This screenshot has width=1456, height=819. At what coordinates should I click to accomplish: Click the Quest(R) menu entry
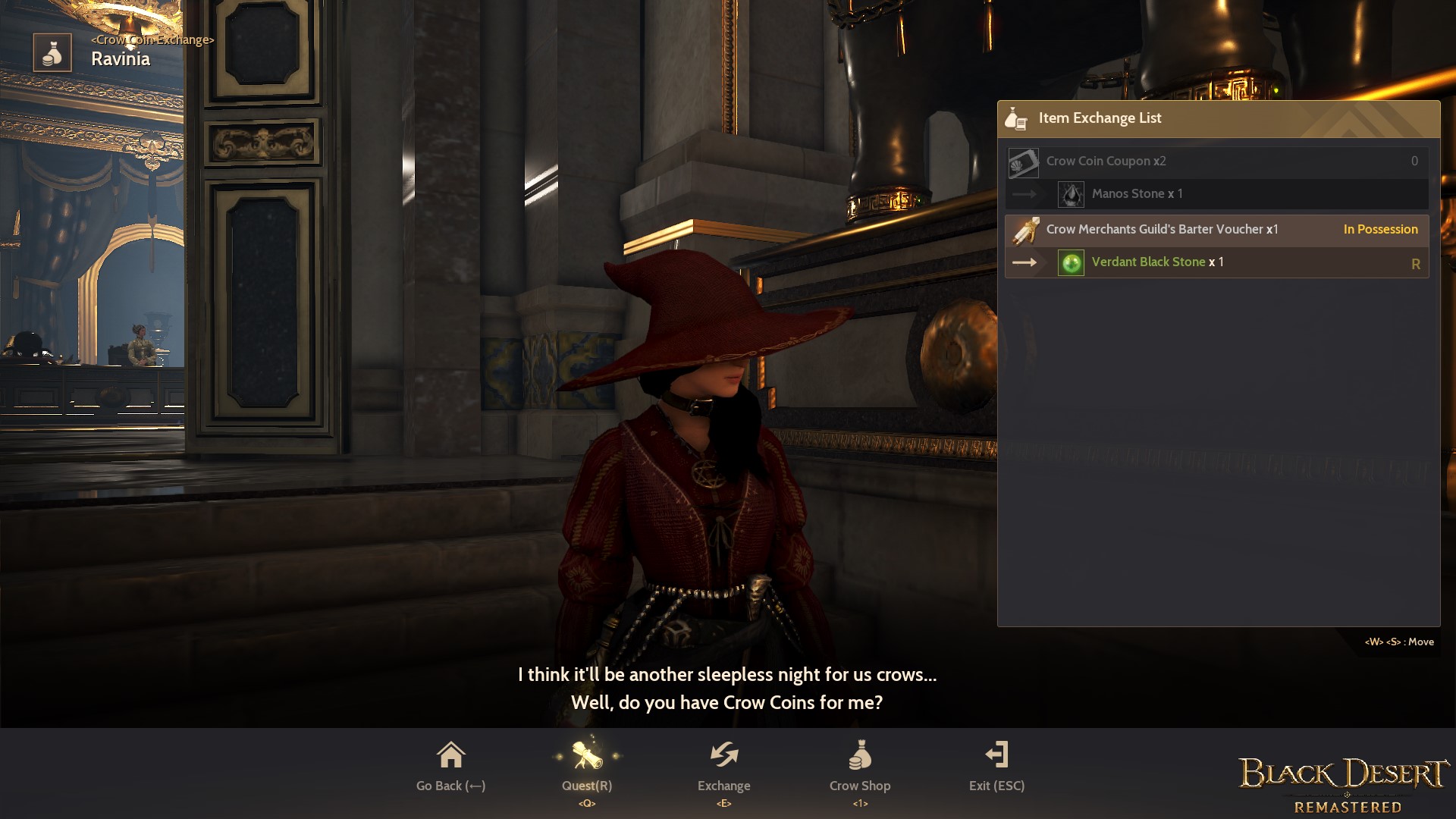point(587,786)
